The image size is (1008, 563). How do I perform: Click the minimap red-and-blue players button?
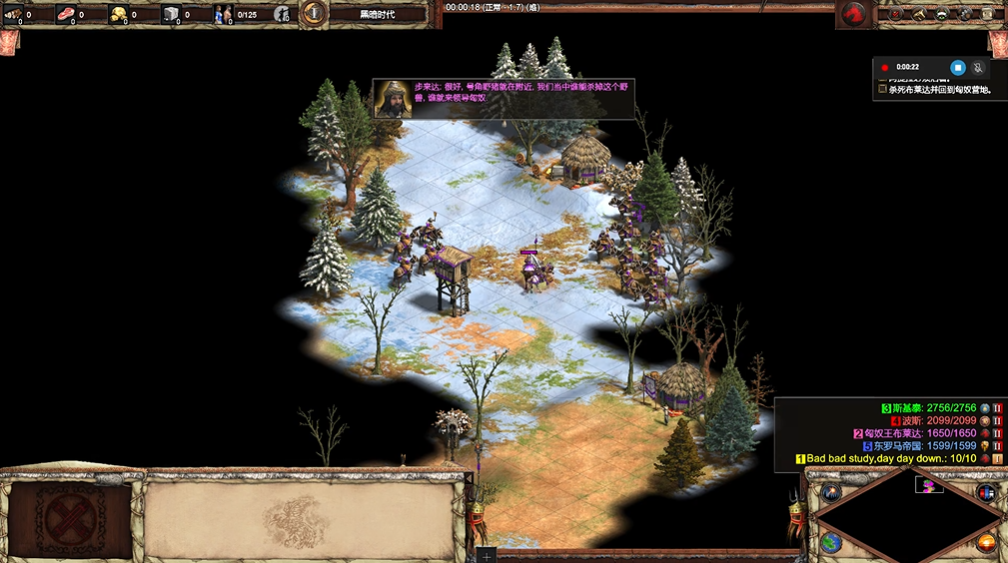pyautogui.click(x=986, y=492)
